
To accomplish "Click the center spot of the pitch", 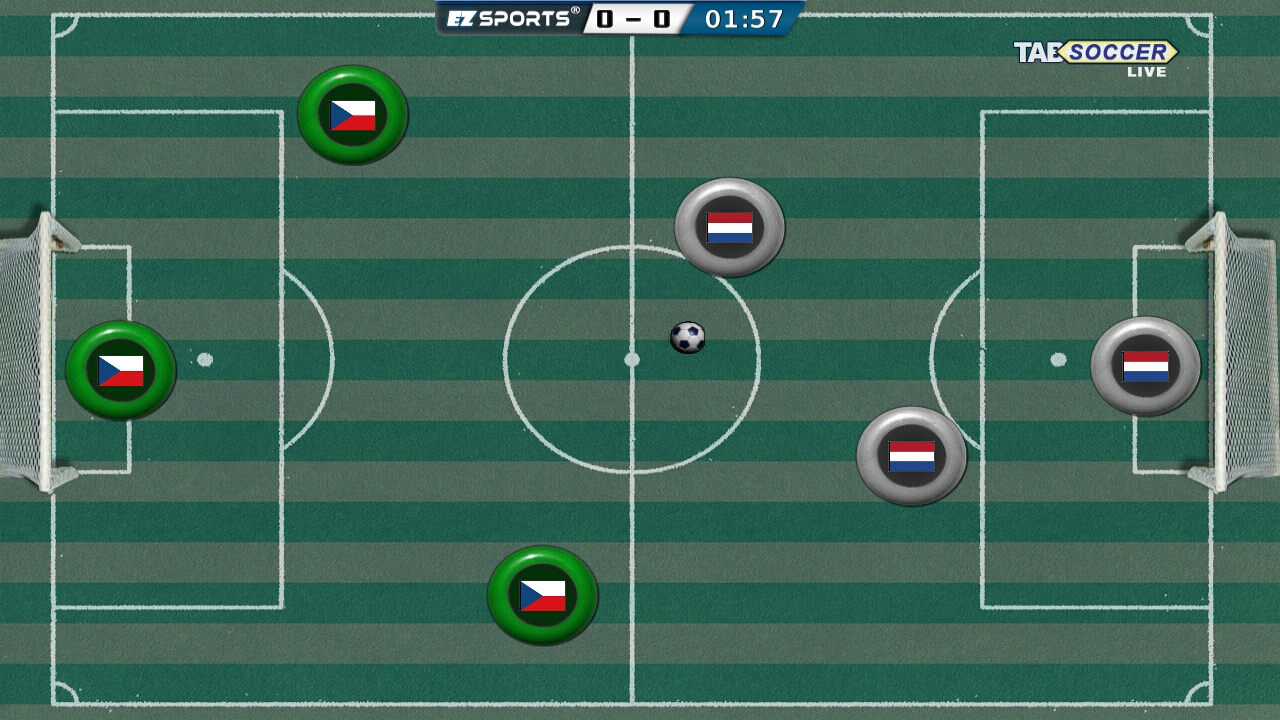I will pyautogui.click(x=633, y=357).
